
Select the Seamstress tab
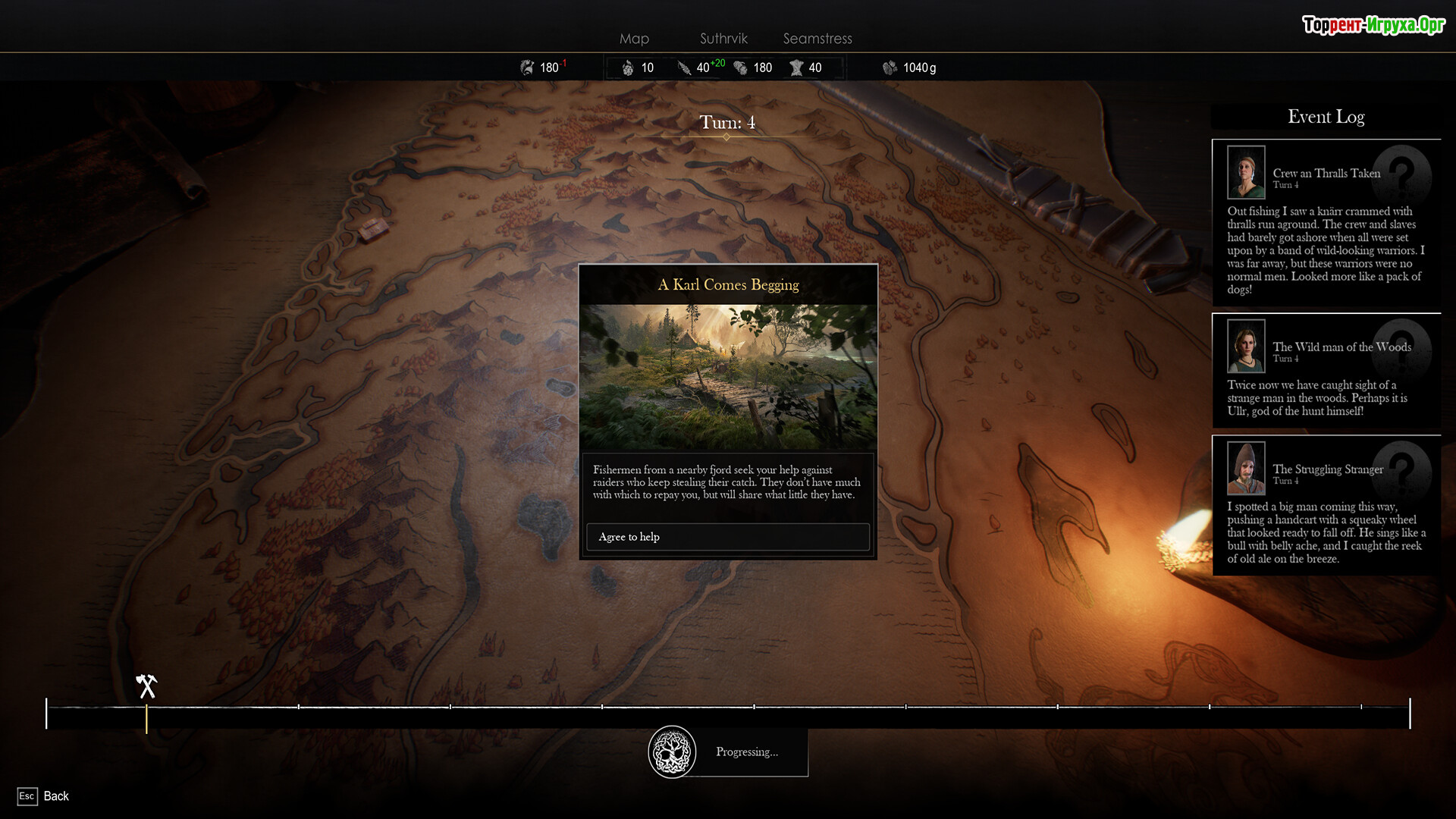(817, 39)
